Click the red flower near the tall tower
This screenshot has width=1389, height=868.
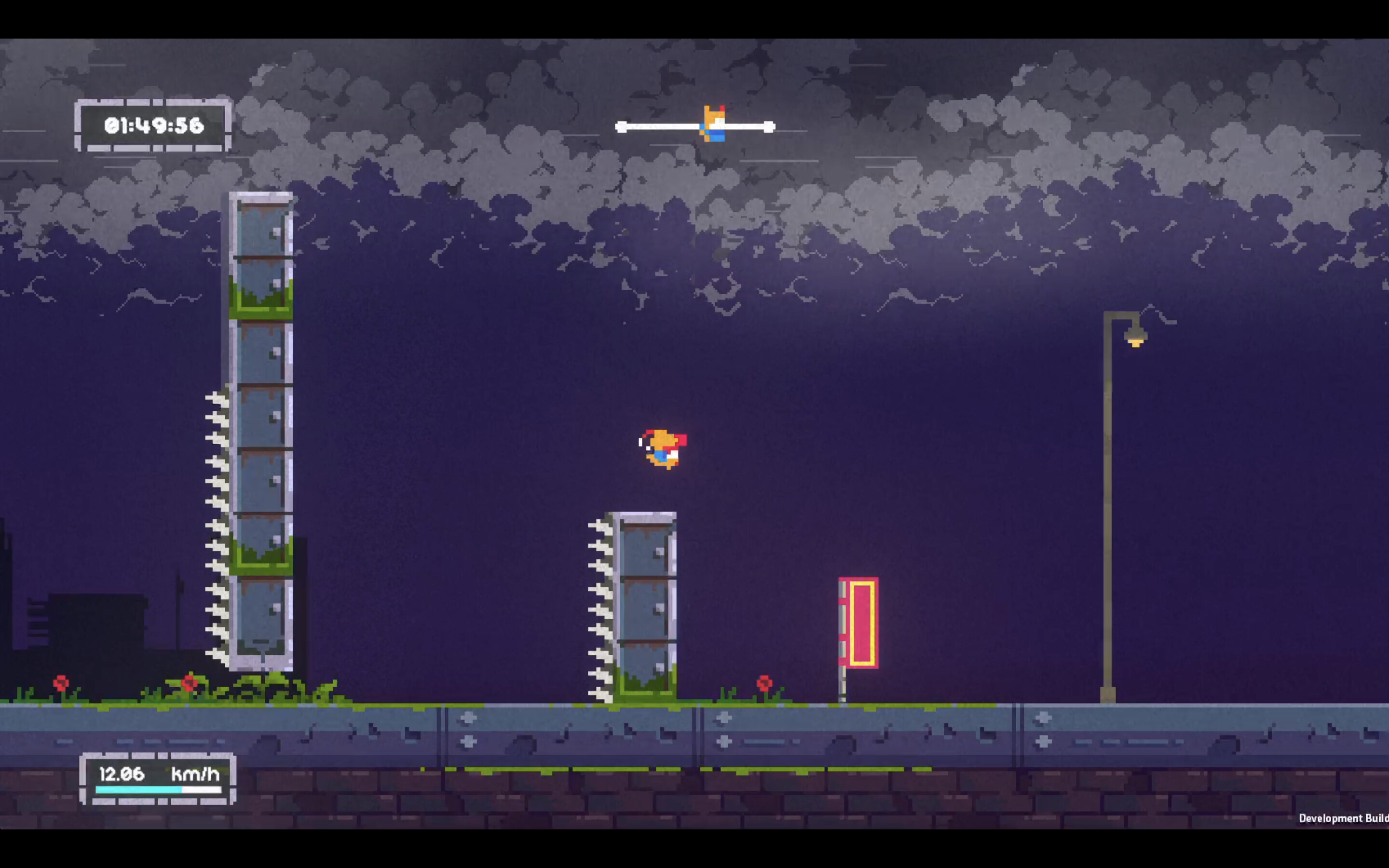point(190,683)
